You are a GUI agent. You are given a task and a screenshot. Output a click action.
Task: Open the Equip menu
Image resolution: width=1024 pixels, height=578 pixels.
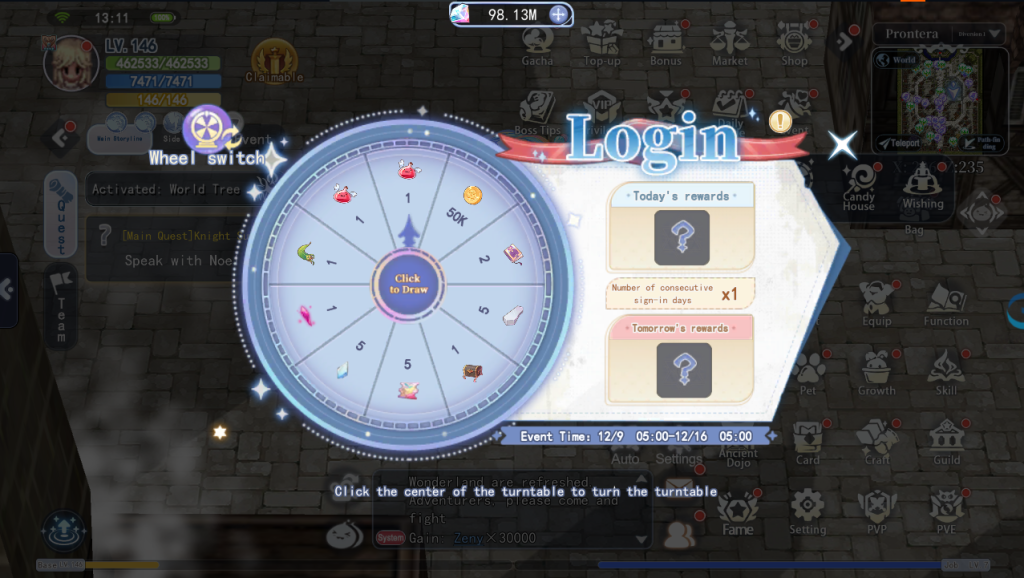(x=876, y=303)
